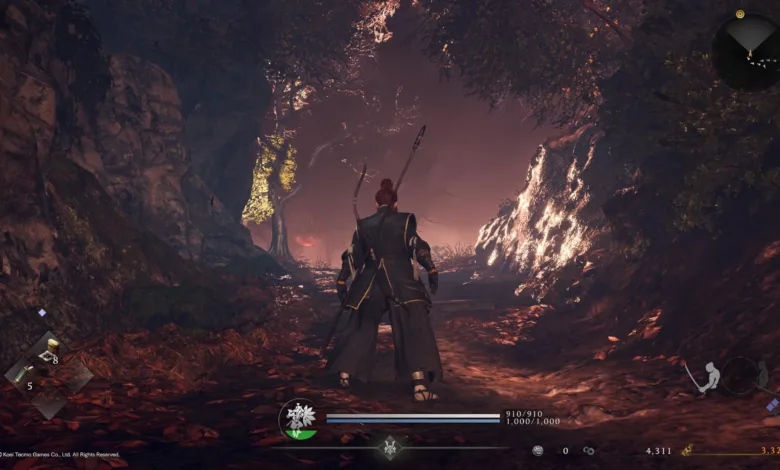Select the diamond emblem below the health bars

tap(390, 448)
